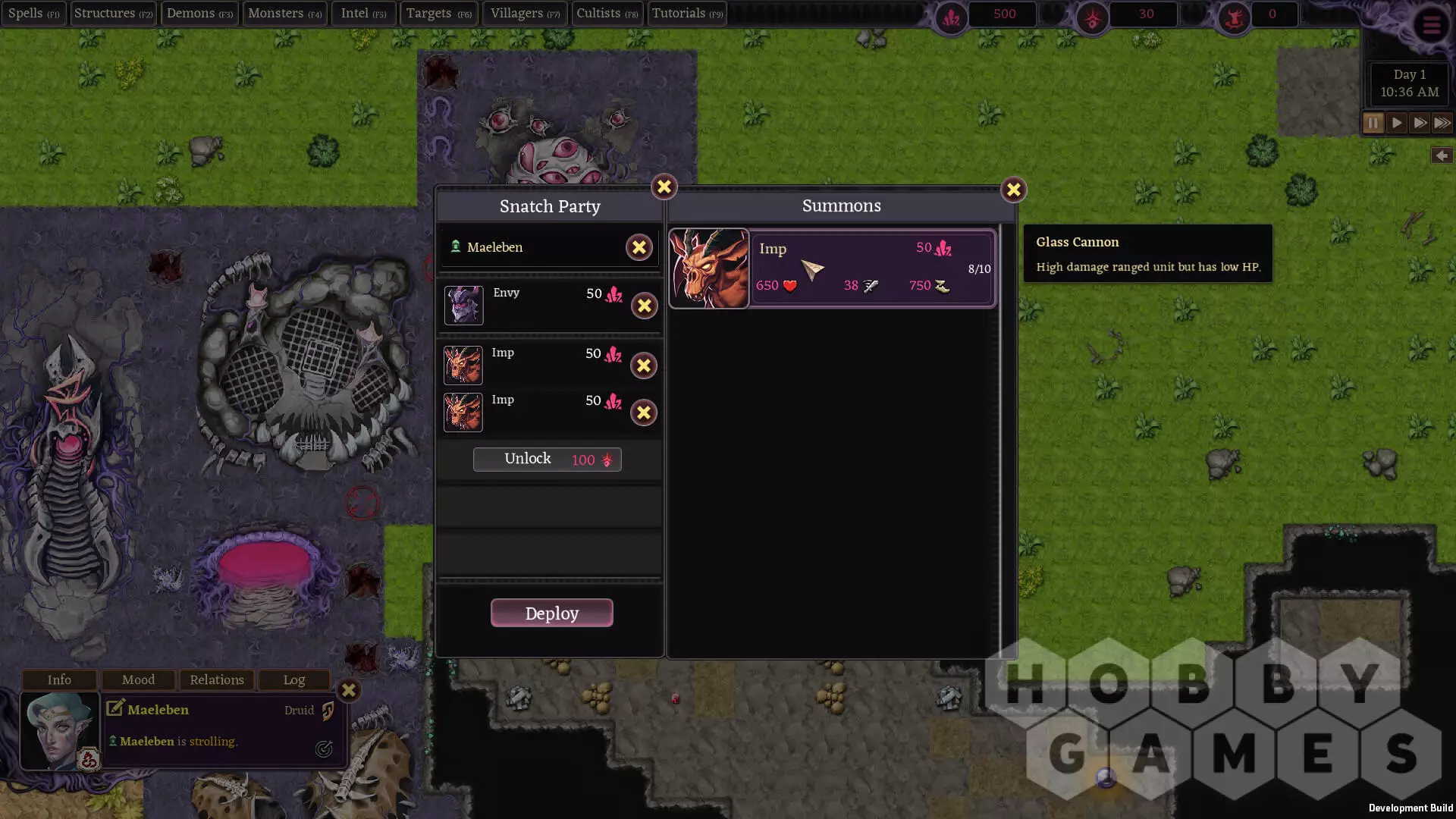Open the Monsters menu
The image size is (1456, 819).
pos(284,14)
